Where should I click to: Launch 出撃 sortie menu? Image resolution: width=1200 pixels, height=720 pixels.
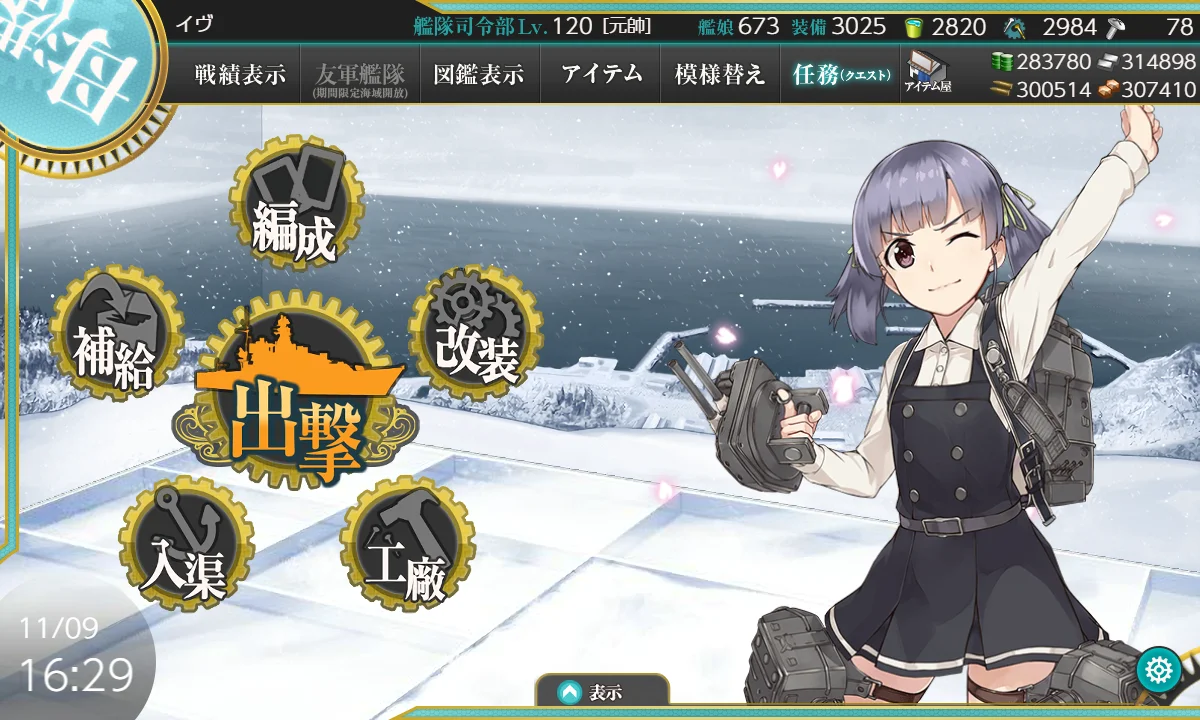pos(295,398)
